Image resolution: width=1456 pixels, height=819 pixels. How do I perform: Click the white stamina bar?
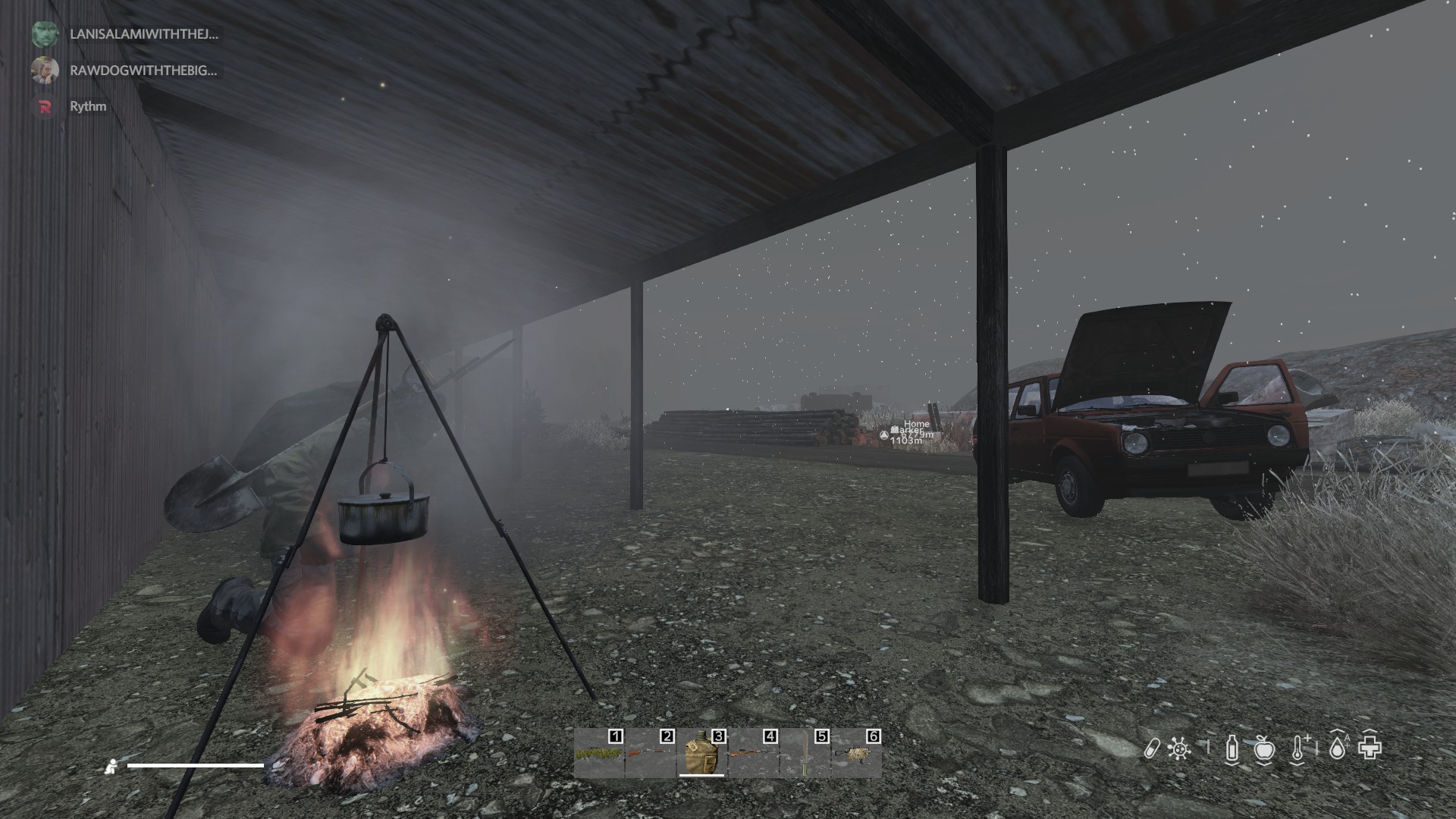click(x=193, y=766)
